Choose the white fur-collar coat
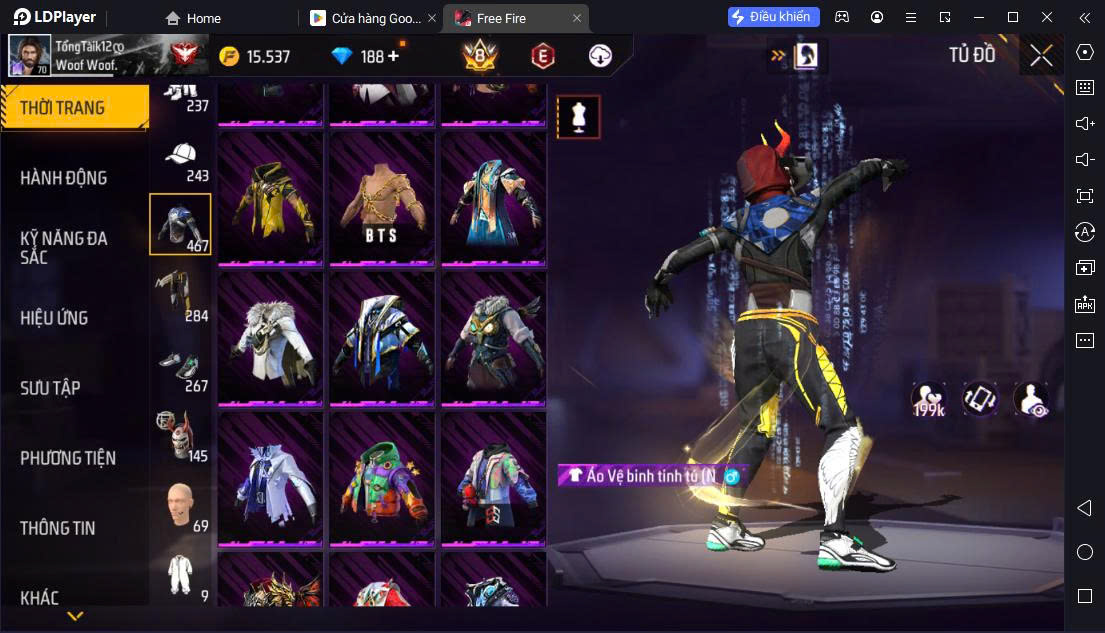Viewport: 1105px width, 633px height. pyautogui.click(x=270, y=339)
